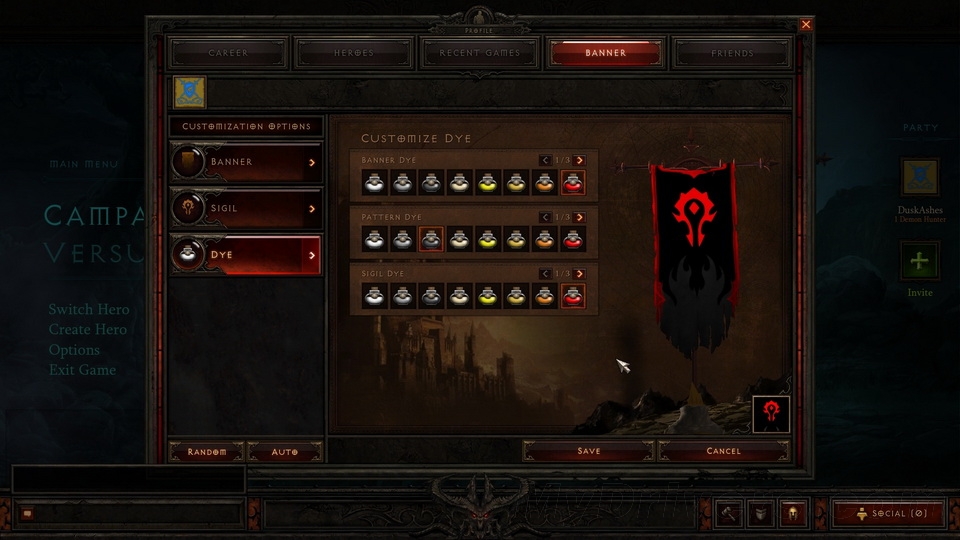Select the Banner tab

point(606,53)
